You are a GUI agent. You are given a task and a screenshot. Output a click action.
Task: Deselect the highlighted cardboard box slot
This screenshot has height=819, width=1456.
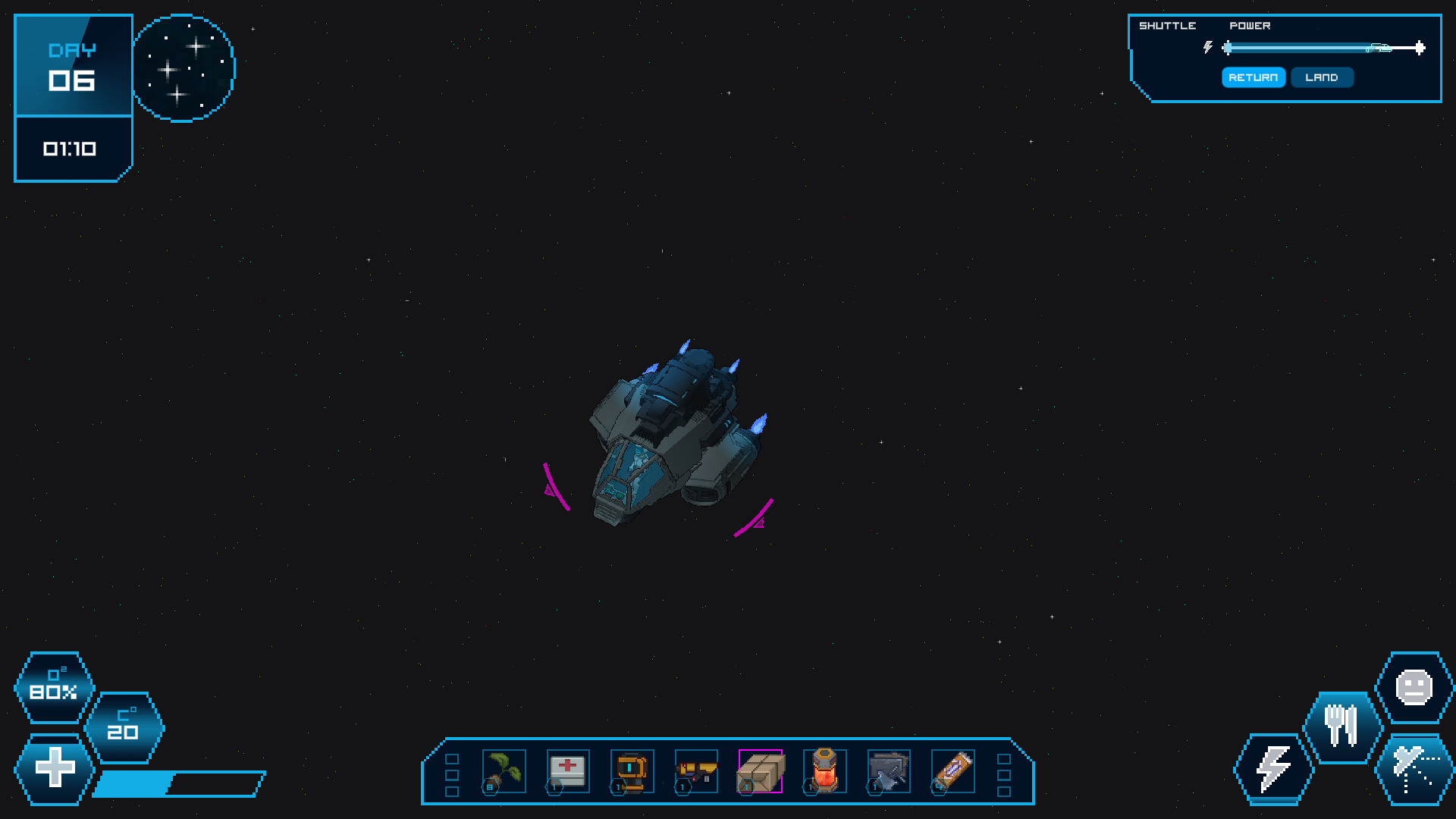pyautogui.click(x=760, y=770)
